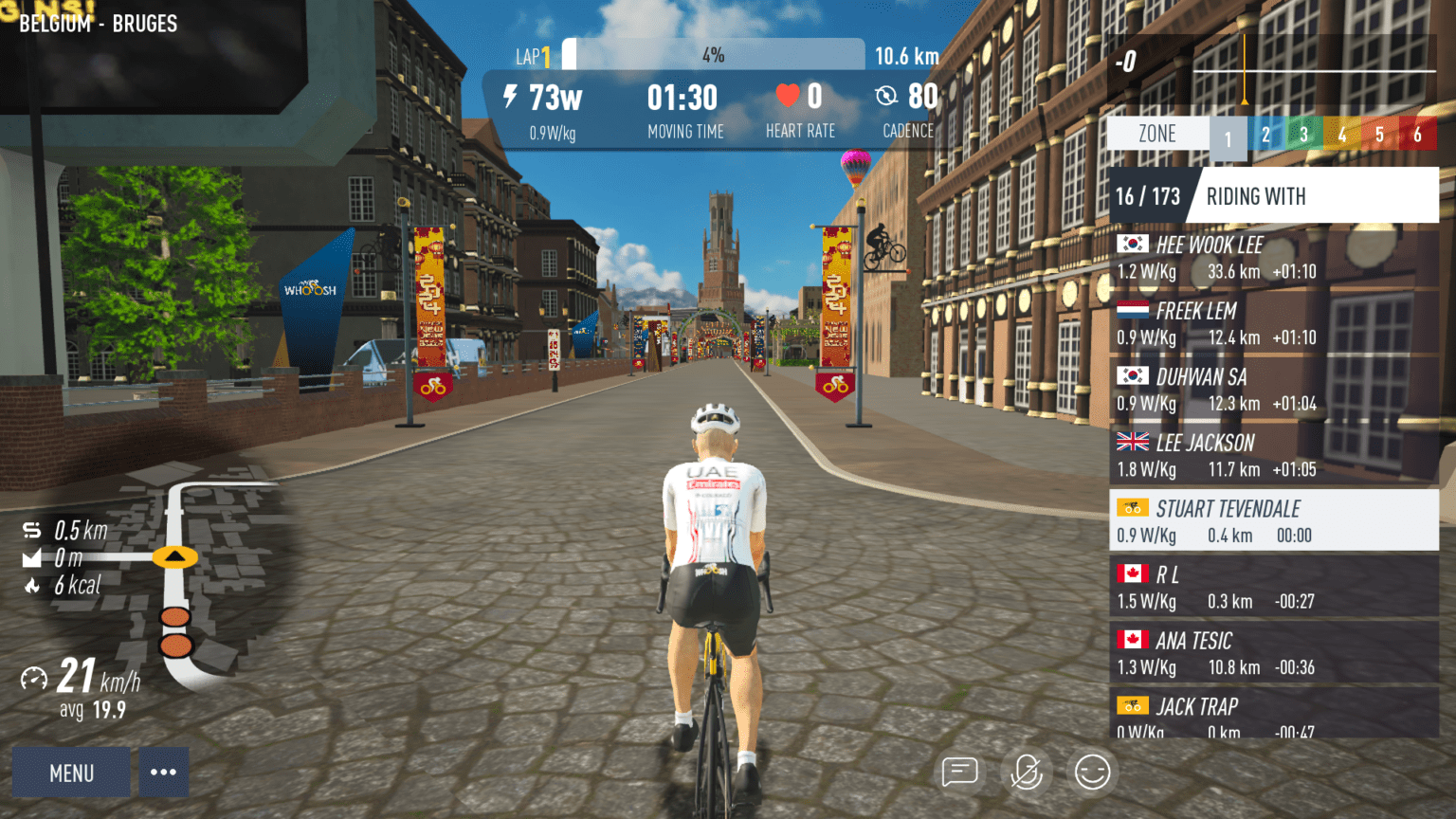This screenshot has height=819, width=1456.
Task: Toggle power Zone 6 on the zone bar
Action: click(1418, 134)
